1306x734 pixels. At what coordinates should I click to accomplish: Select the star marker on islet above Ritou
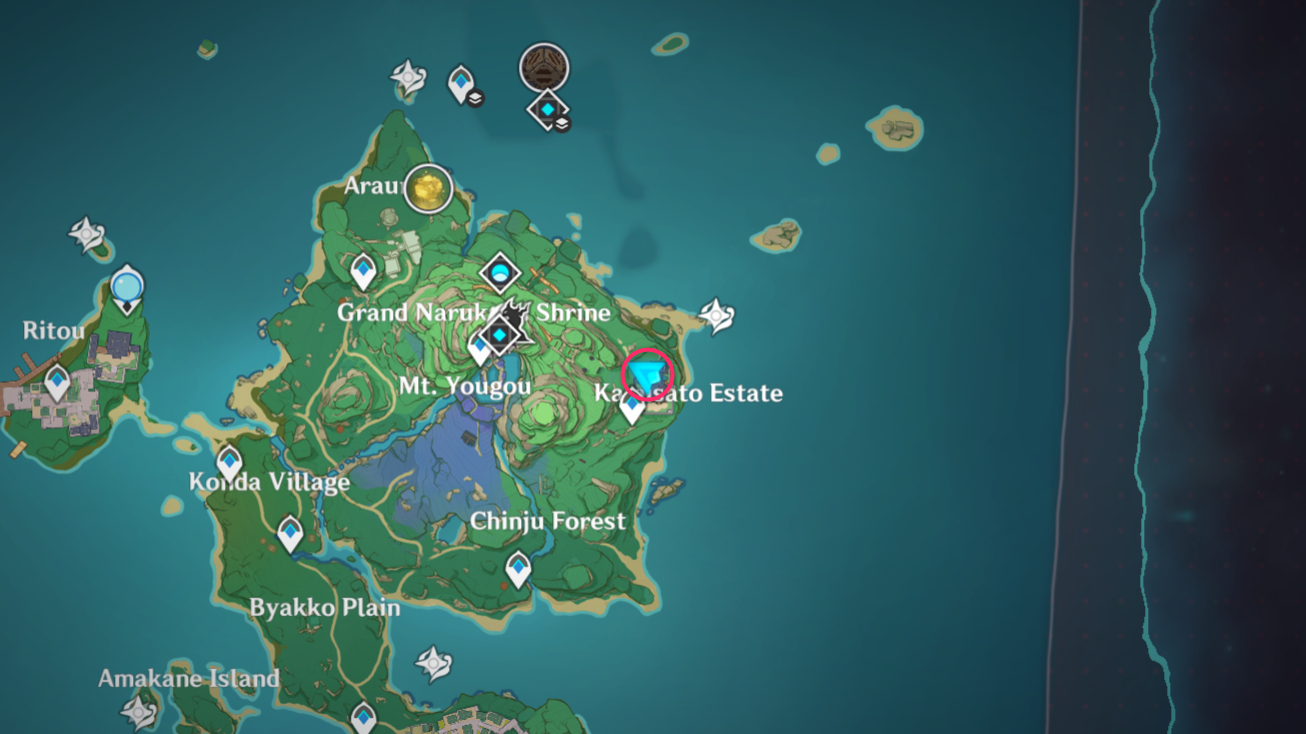point(87,235)
